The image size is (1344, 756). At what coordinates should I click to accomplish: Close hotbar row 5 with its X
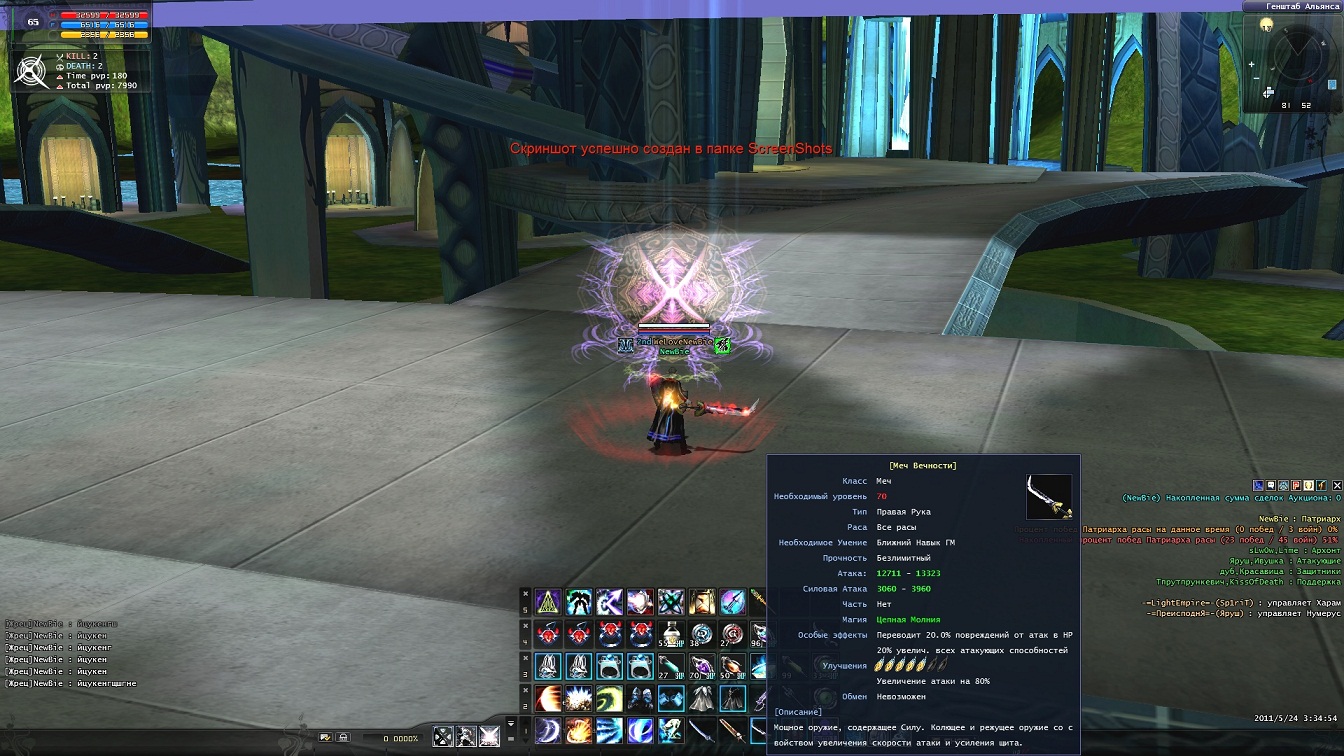[525, 593]
